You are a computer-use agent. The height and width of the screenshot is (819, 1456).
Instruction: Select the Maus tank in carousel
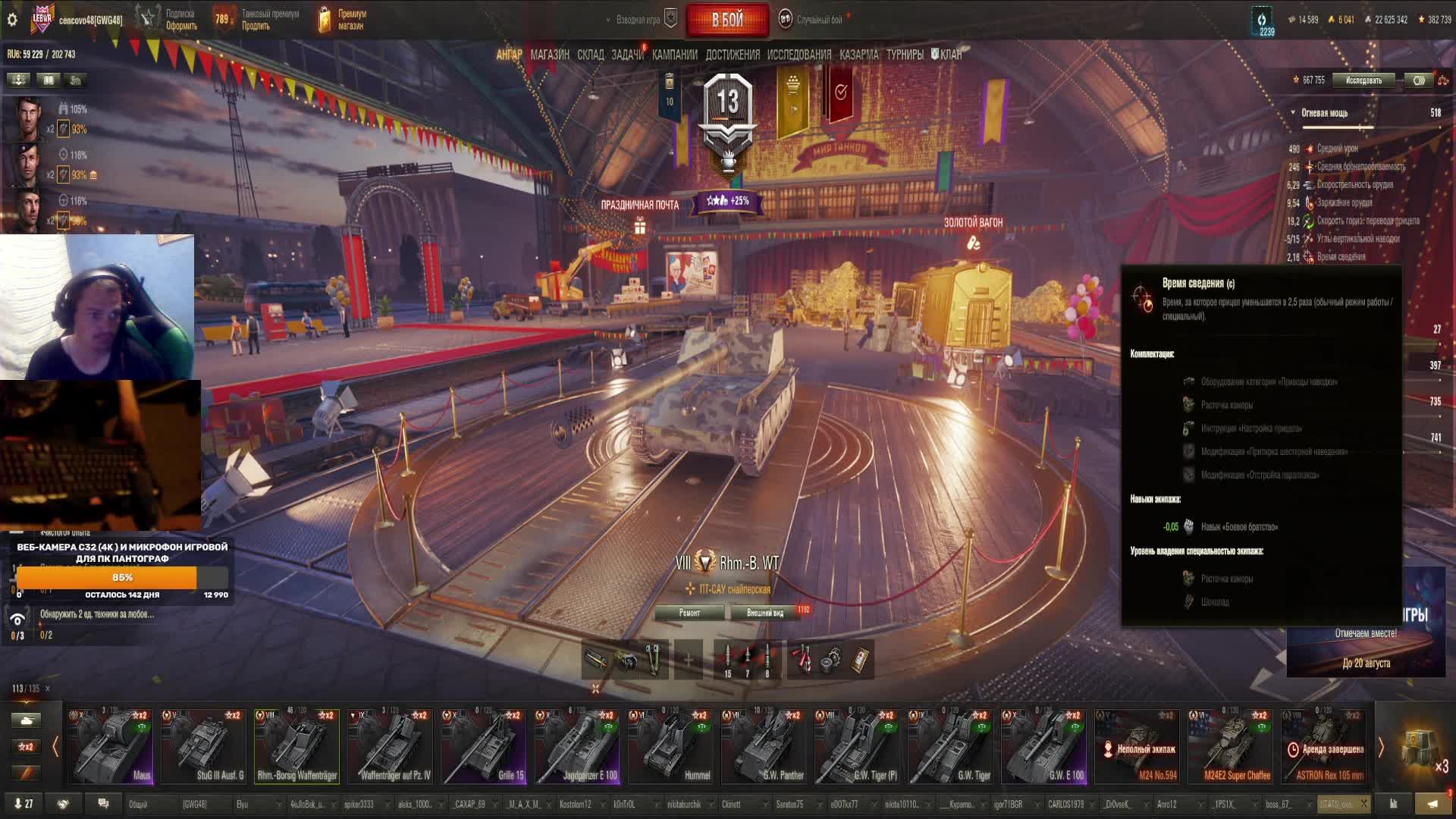[111, 746]
